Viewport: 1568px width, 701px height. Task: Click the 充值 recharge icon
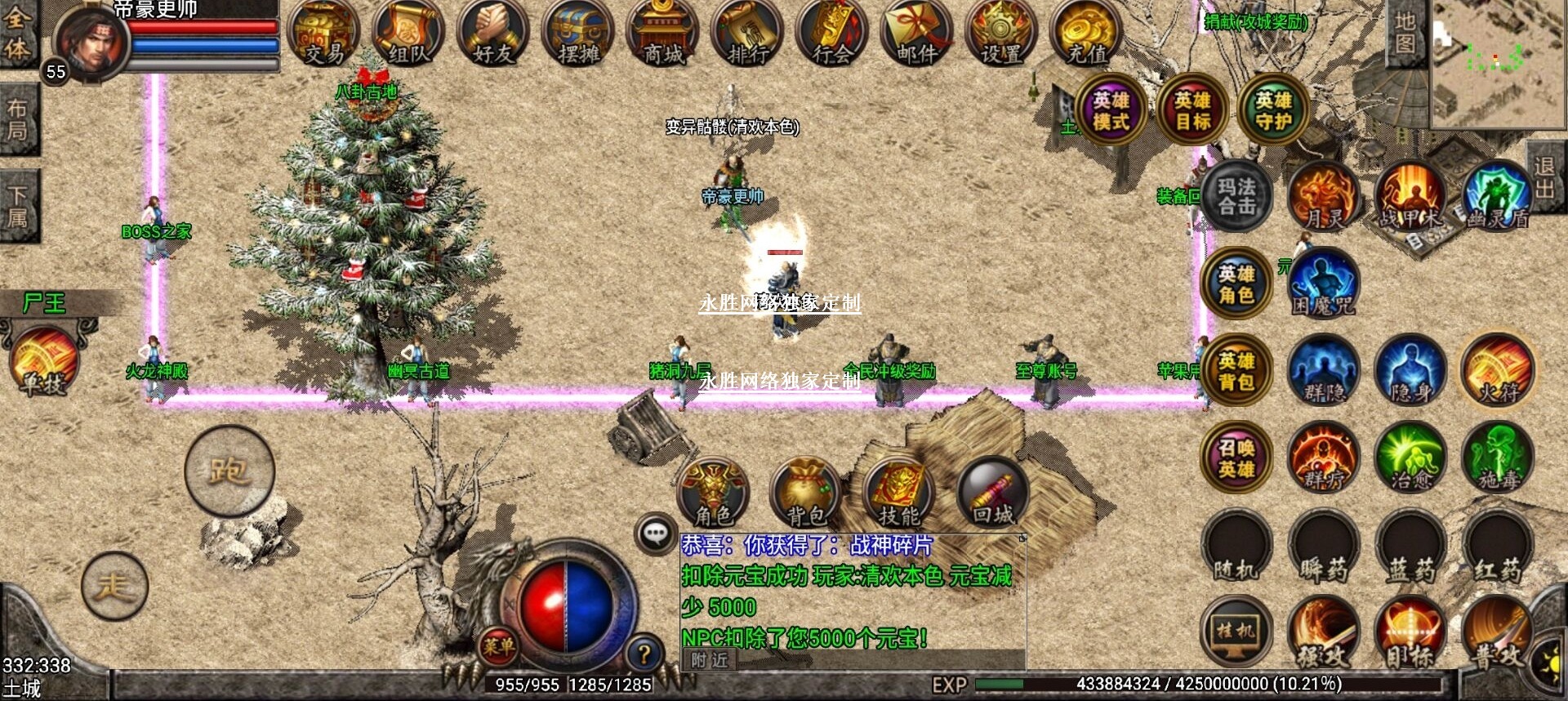[1086, 34]
